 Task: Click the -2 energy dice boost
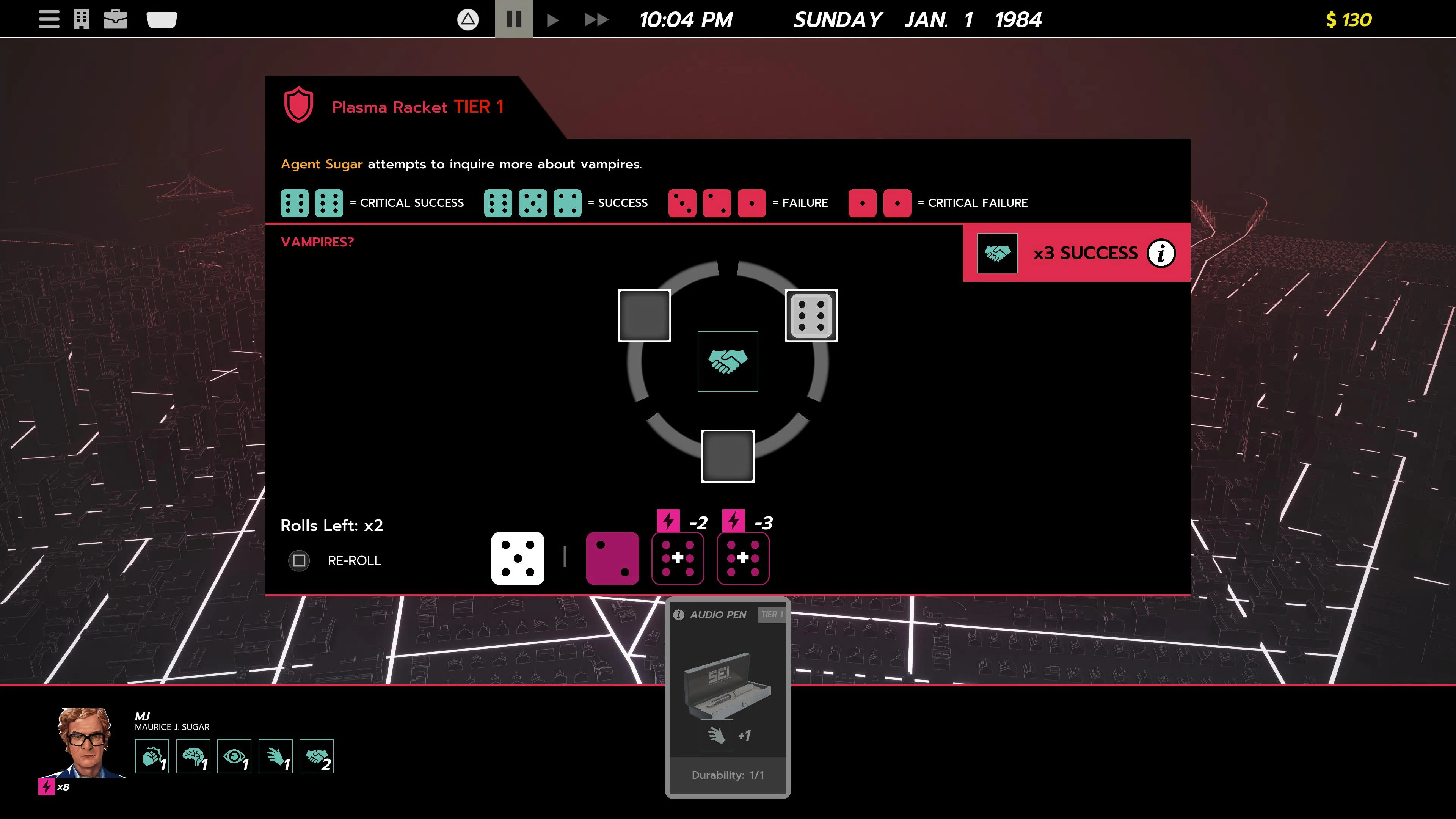tap(678, 559)
